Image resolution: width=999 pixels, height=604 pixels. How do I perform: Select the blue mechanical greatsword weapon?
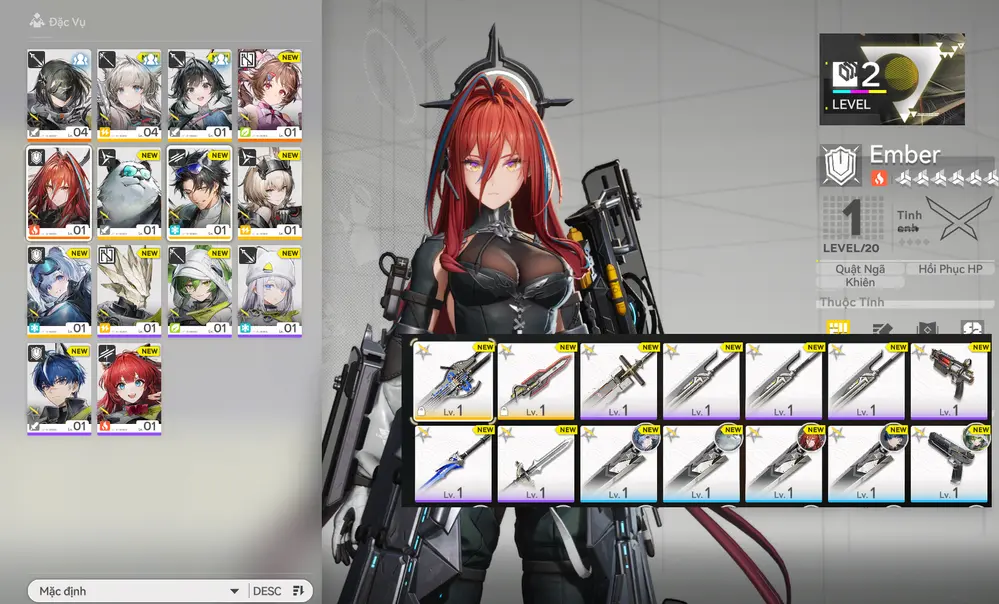pyautogui.click(x=453, y=380)
